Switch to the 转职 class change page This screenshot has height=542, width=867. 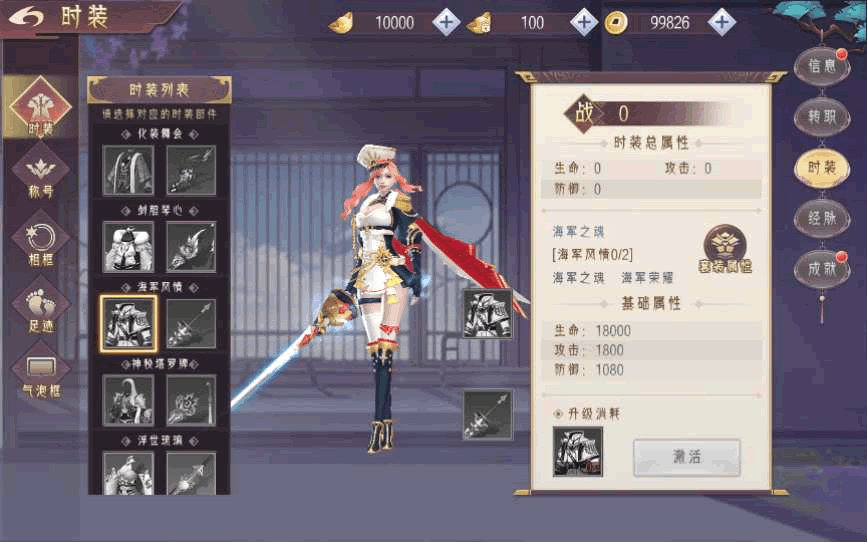821,117
